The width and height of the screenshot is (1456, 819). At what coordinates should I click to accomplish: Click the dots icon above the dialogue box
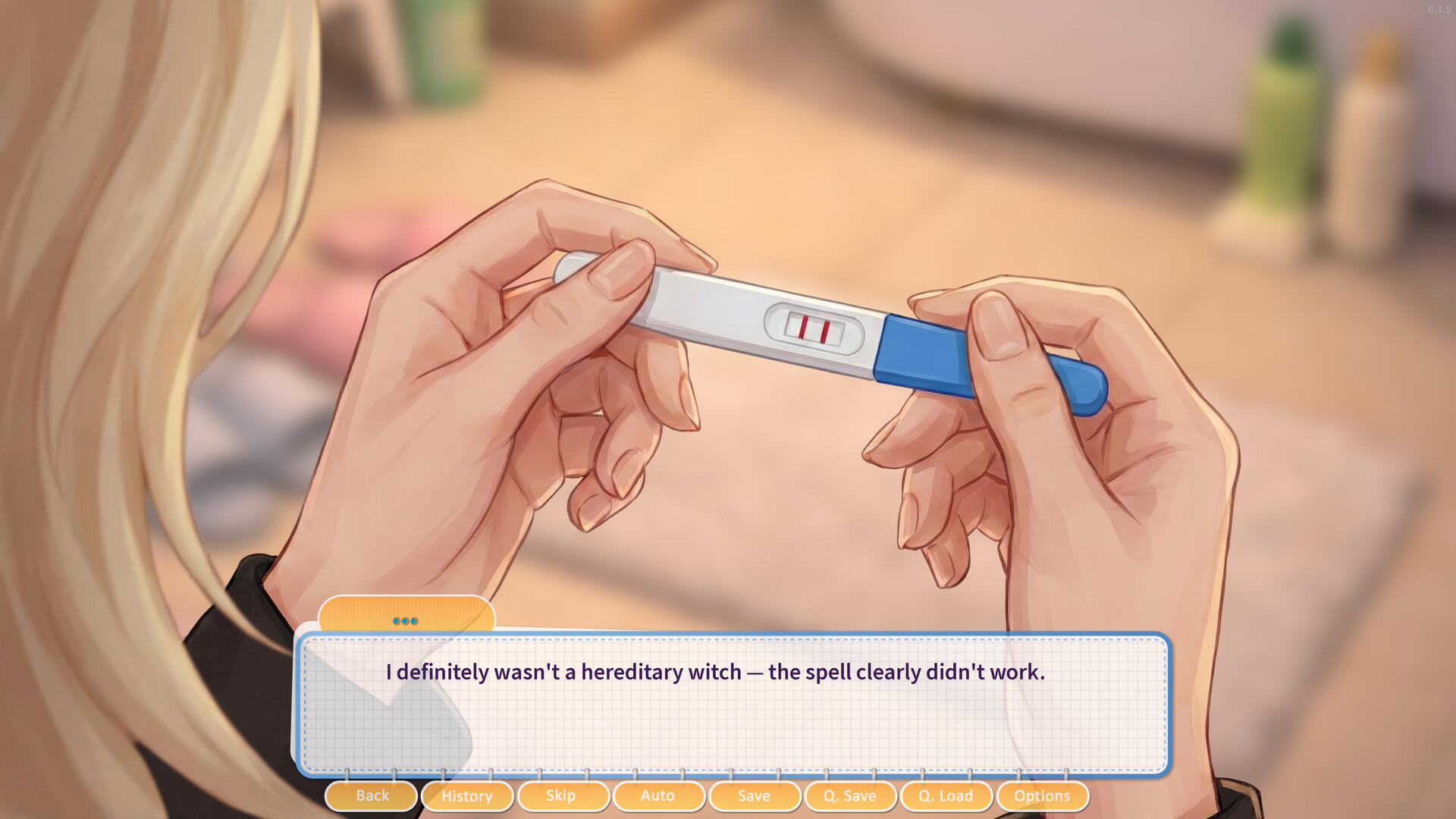coord(407,620)
